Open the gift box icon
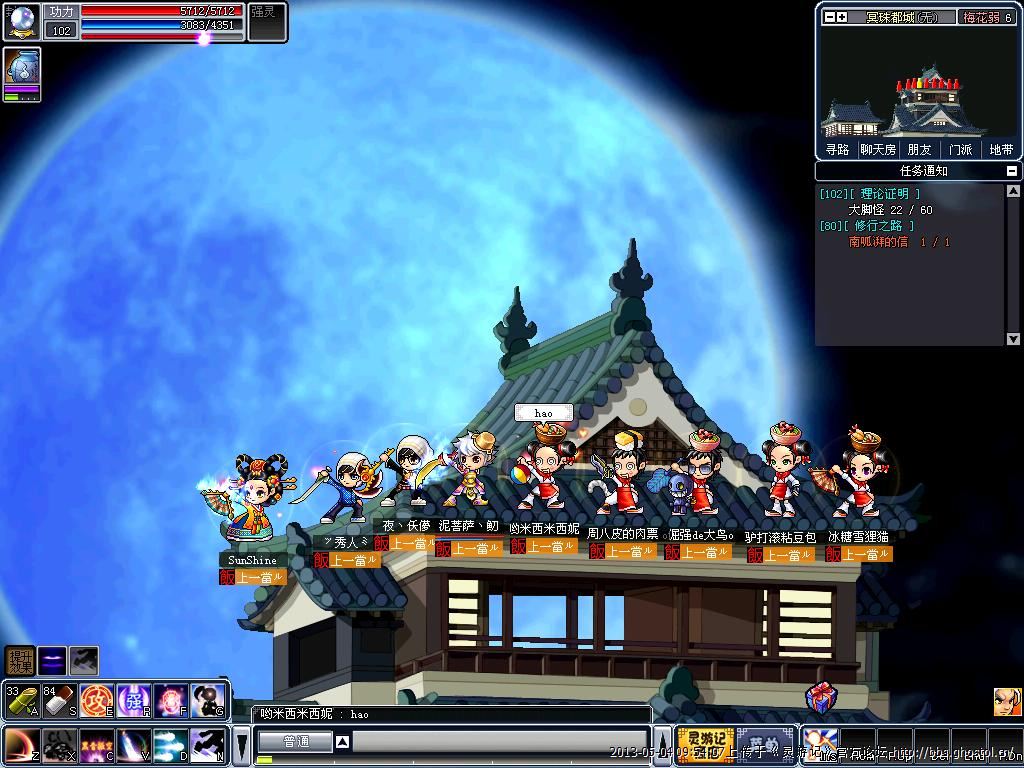The width and height of the screenshot is (1024, 768). point(821,698)
